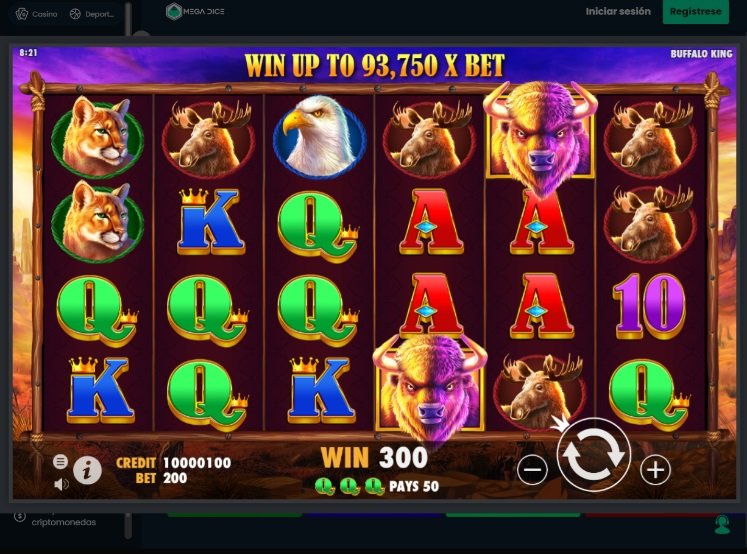Open the Iniciar sesión login link
Image resolution: width=747 pixels, height=554 pixels.
(x=618, y=12)
